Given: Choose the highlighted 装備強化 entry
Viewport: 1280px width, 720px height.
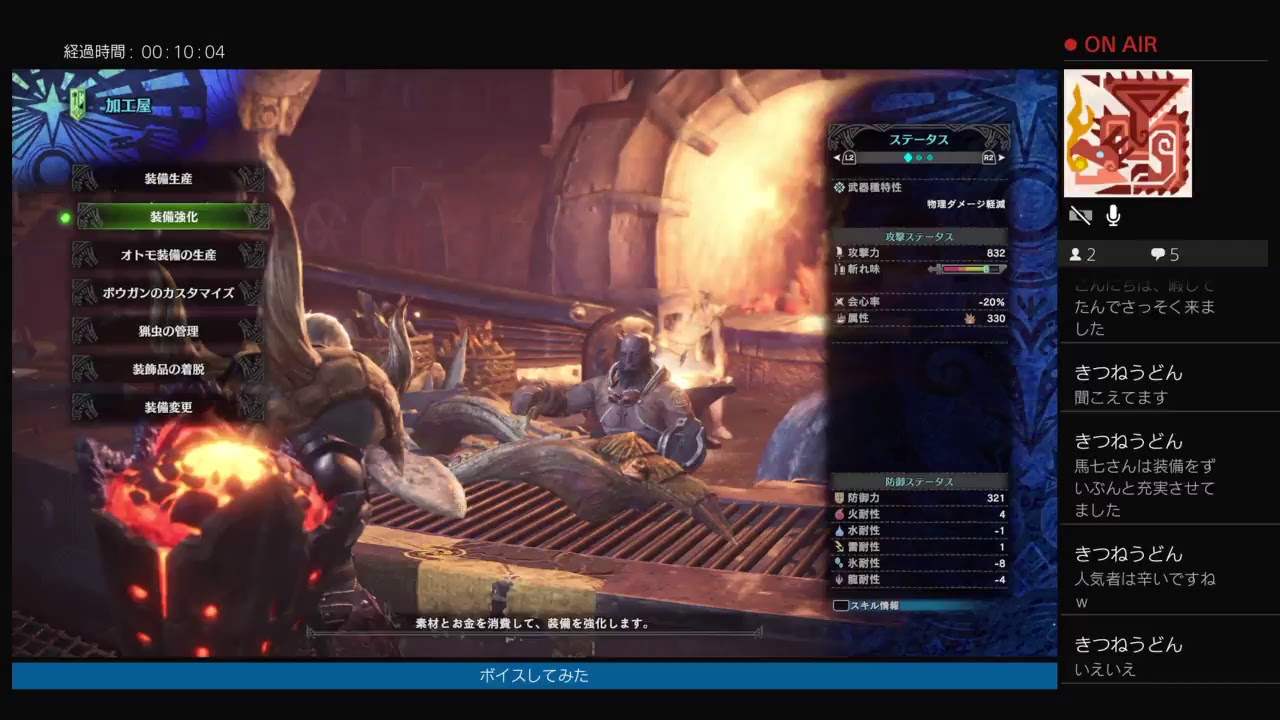Looking at the screenshot, I should 173,217.
